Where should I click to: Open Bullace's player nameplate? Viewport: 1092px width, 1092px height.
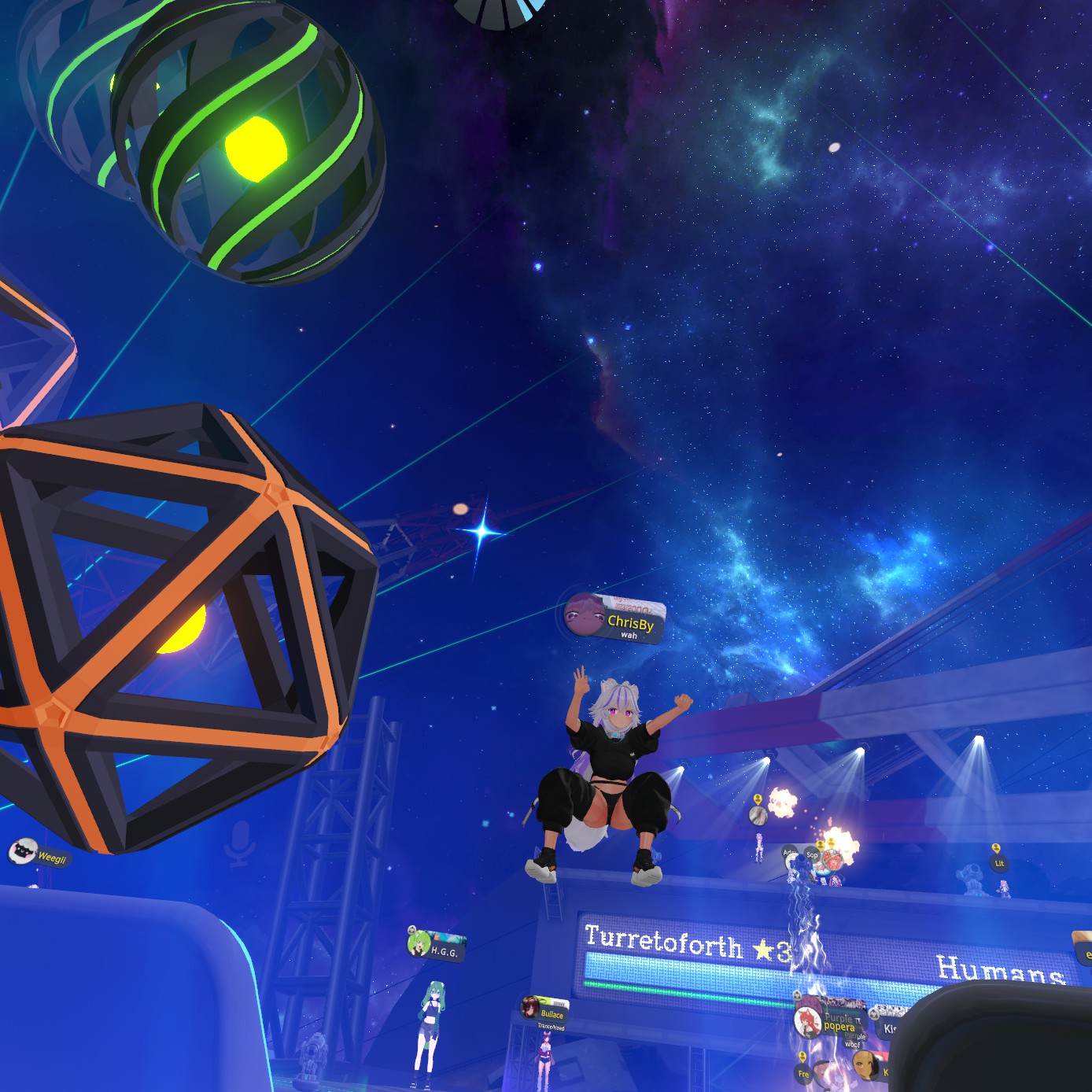point(544,1013)
